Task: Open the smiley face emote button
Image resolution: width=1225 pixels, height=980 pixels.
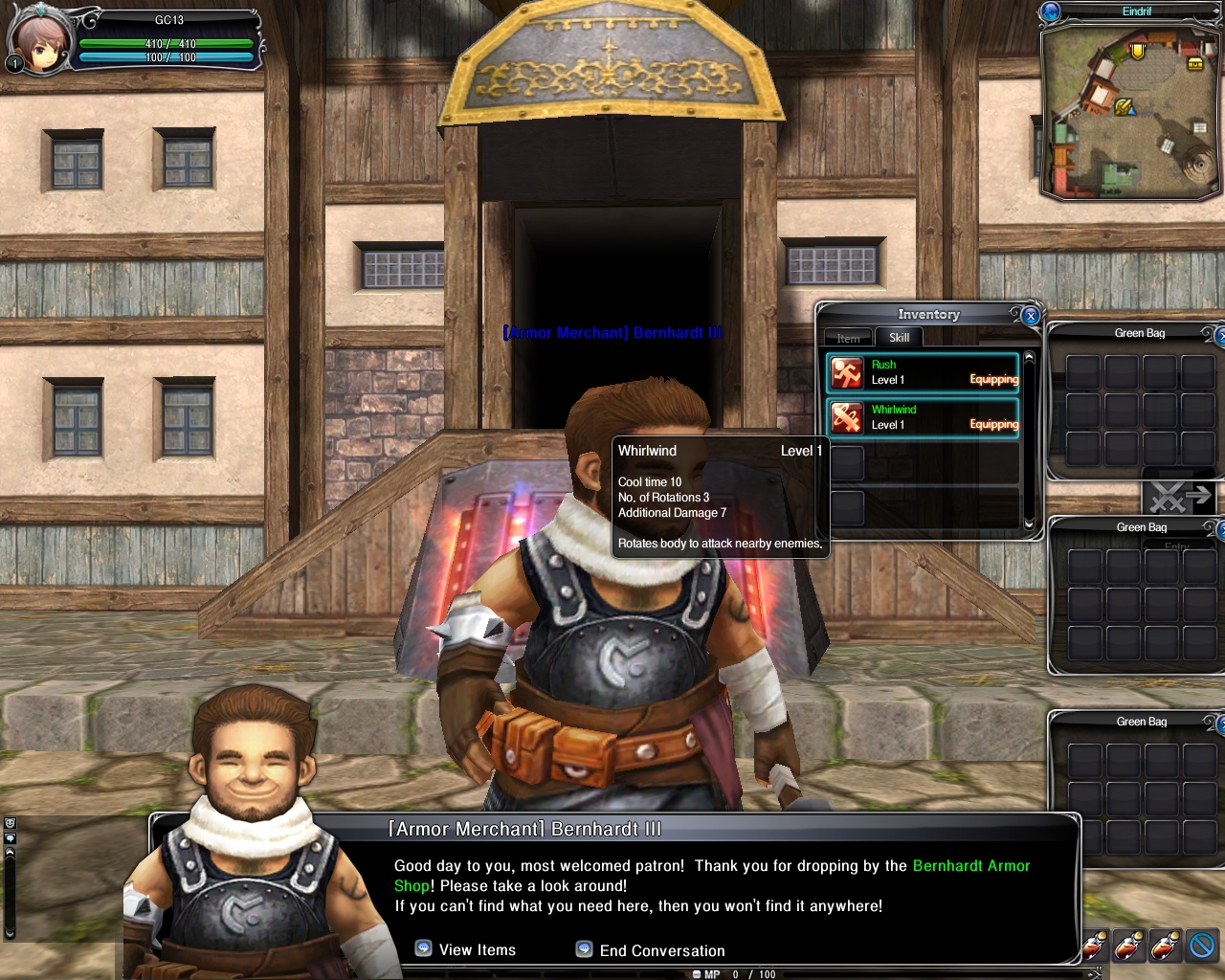Action: [x=10, y=823]
